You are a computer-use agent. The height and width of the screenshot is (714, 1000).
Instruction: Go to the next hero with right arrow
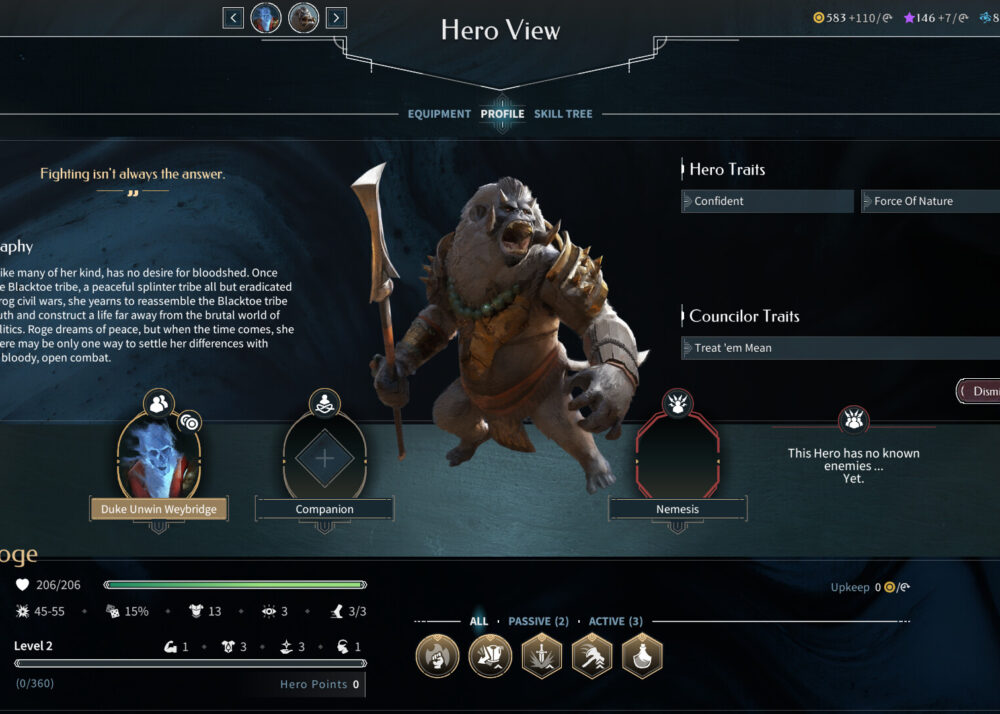[x=336, y=17]
